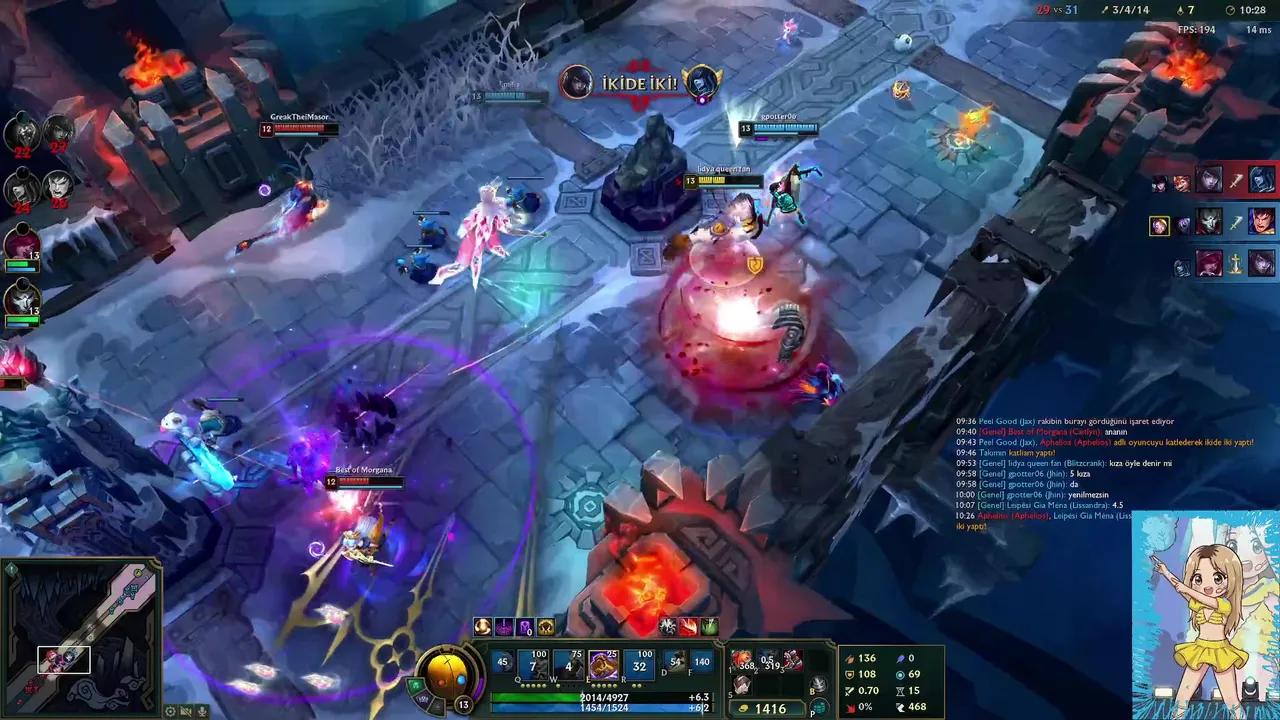Cast the Q ability in the ability bar

533,663
